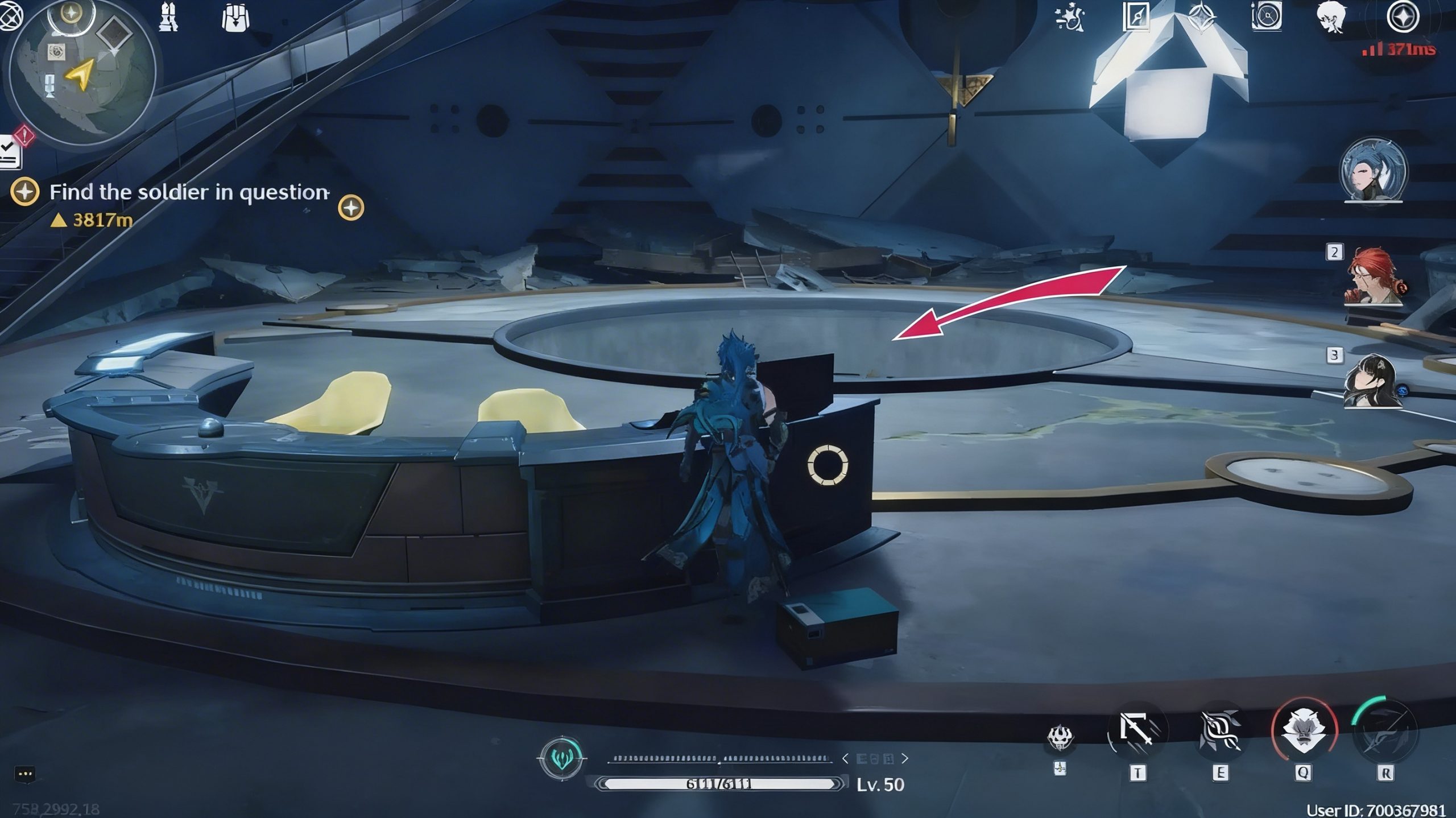Open the backpack inventory icon

(235, 17)
